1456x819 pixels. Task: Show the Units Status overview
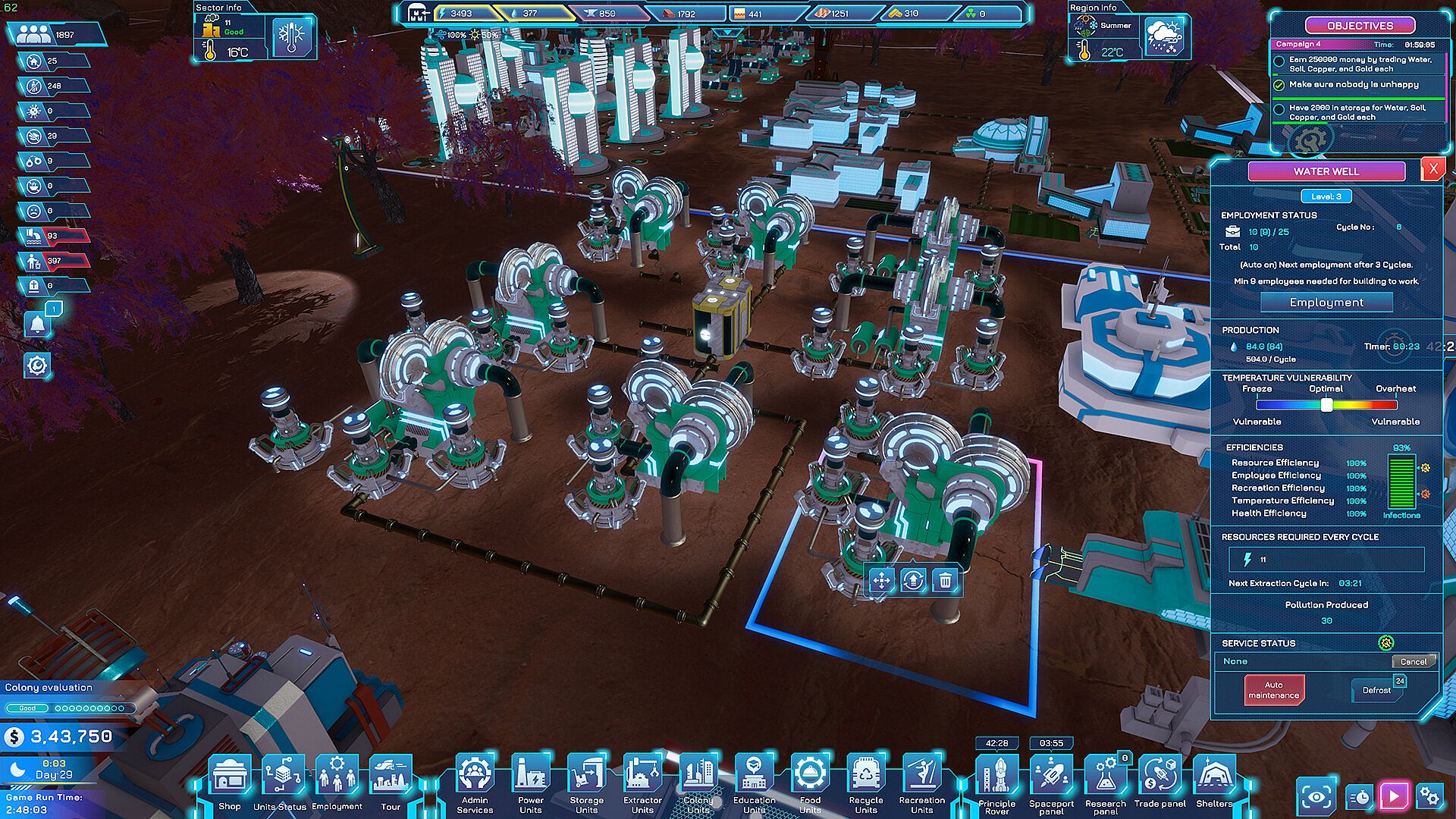click(281, 780)
